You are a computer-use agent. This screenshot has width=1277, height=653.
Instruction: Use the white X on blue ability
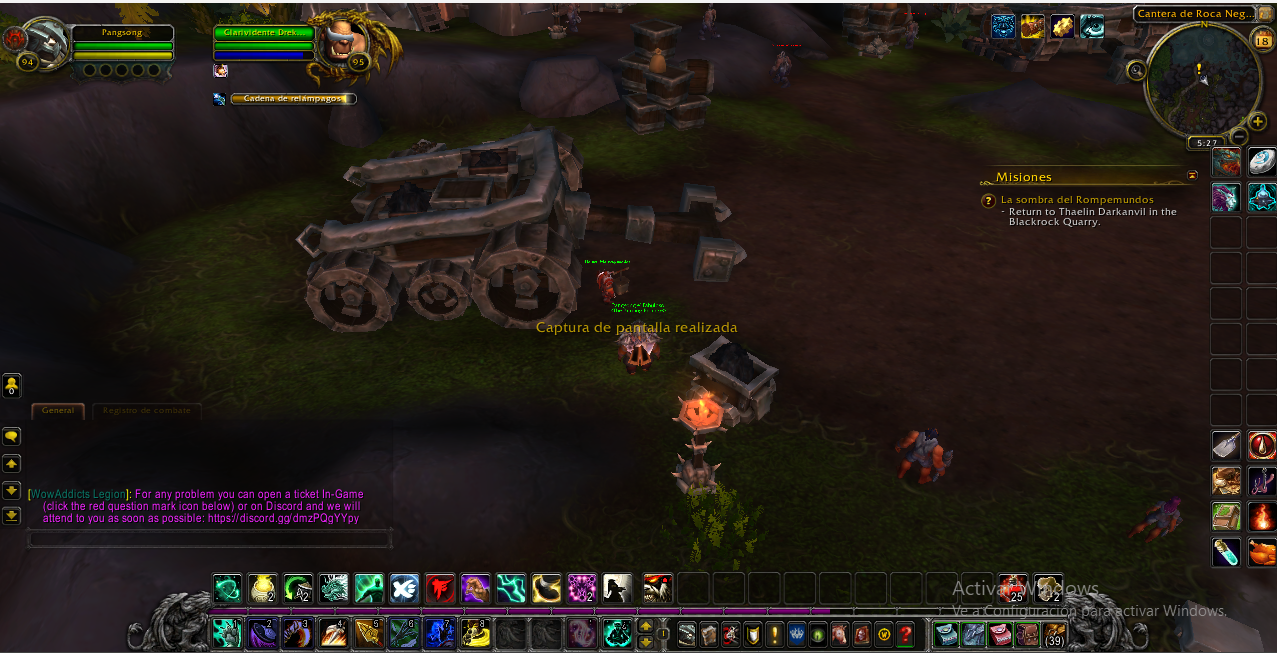point(404,587)
